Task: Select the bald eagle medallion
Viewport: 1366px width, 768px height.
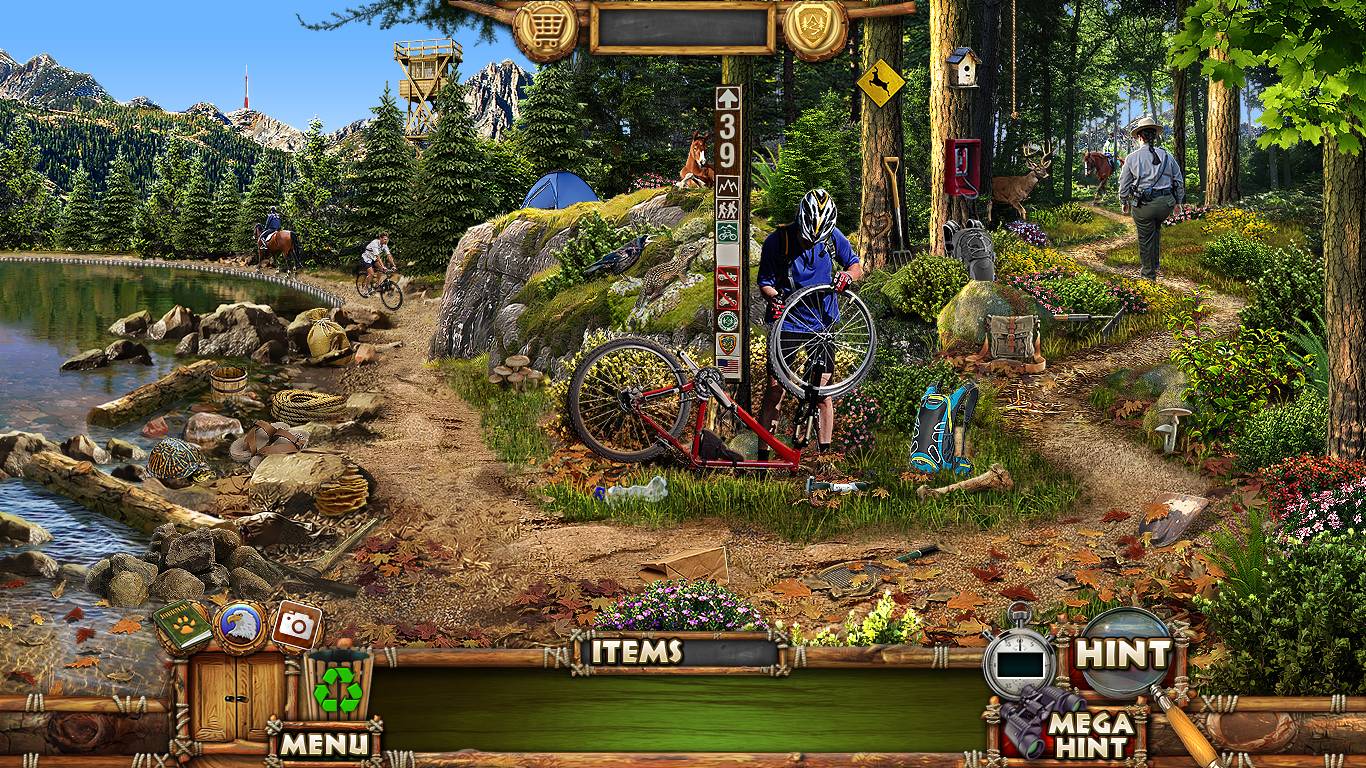Action: 241,627
